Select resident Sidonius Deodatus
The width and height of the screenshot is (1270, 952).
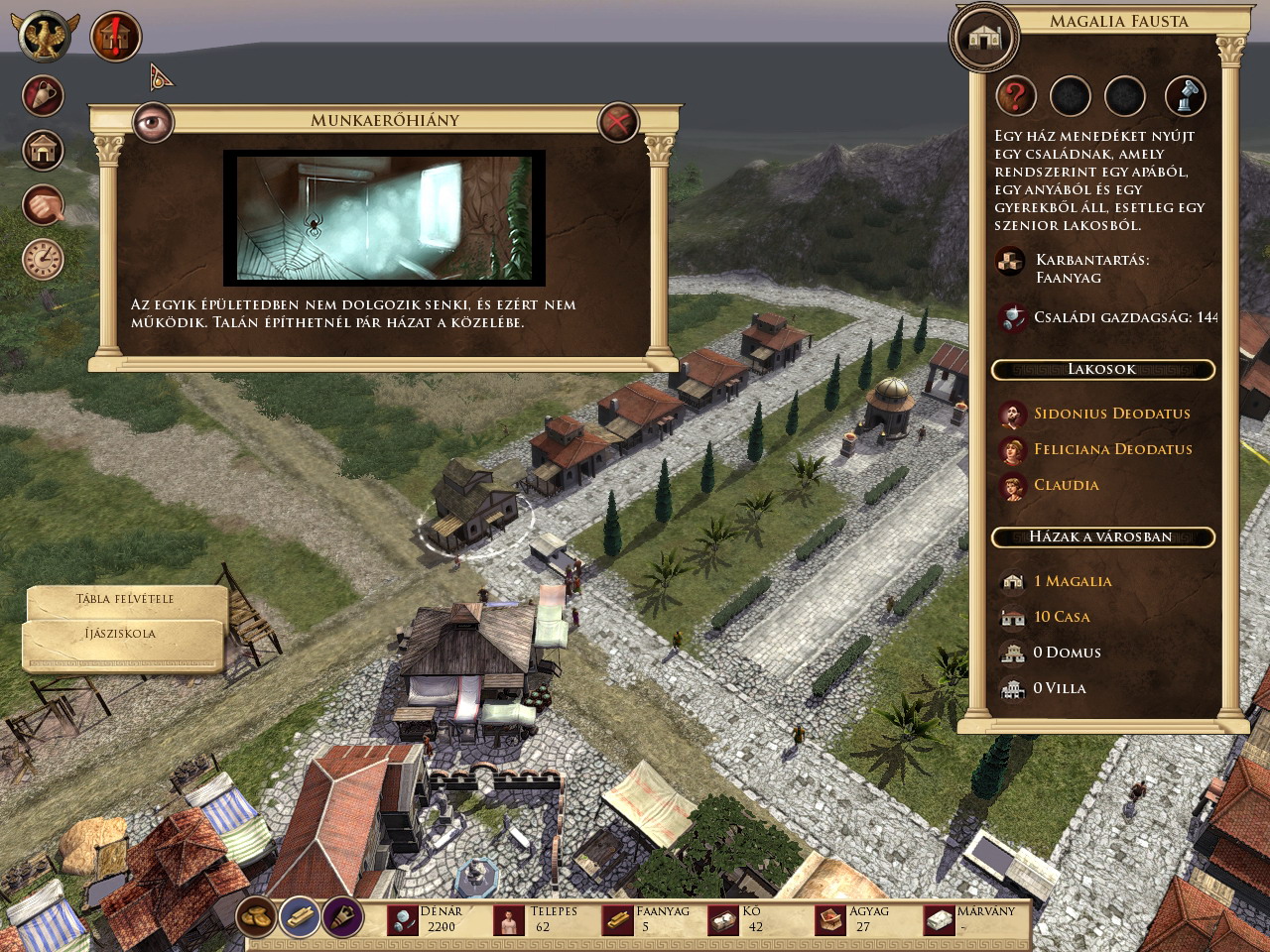click(1111, 414)
